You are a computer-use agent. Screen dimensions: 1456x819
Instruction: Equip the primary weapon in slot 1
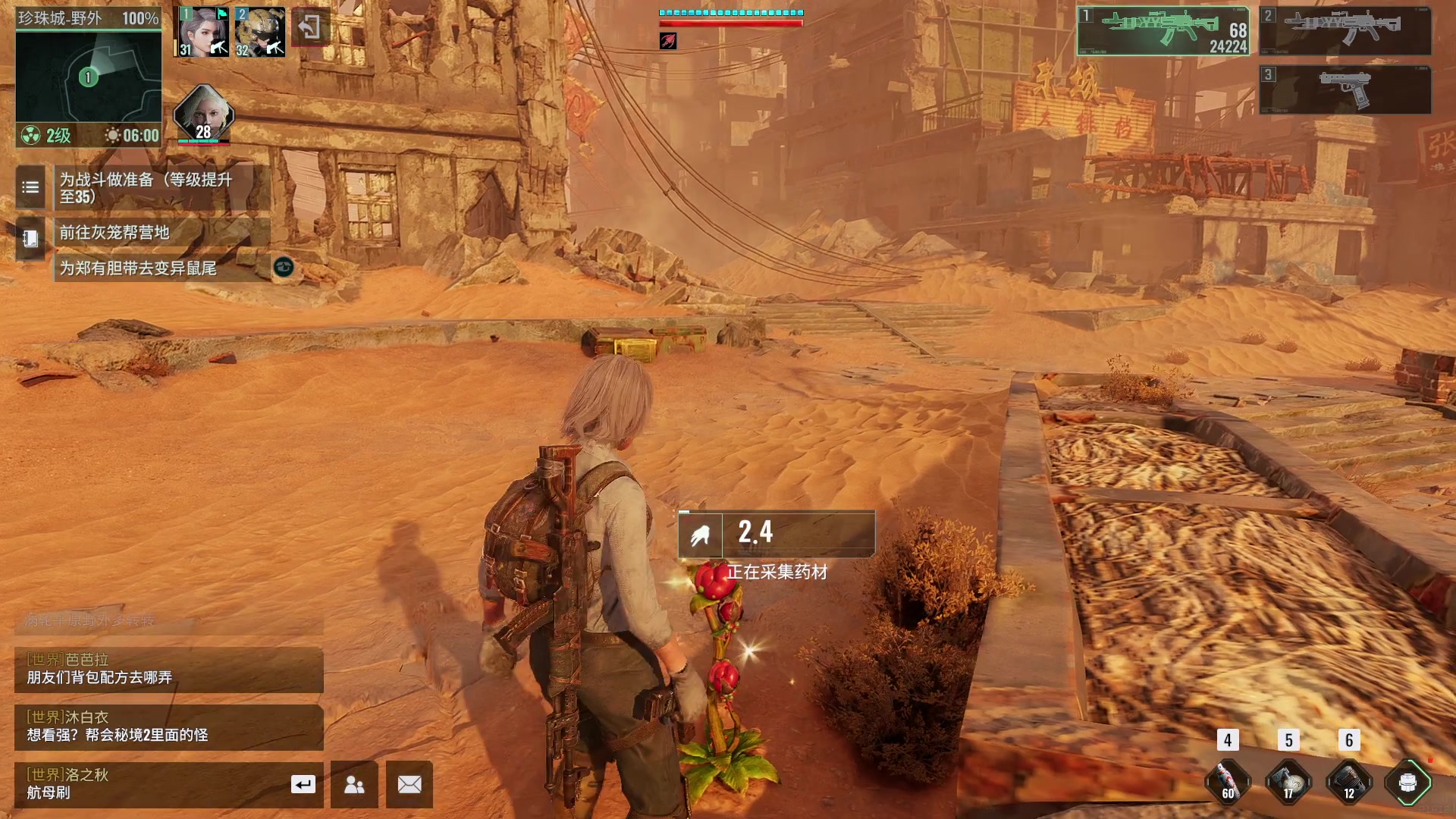coord(1163,31)
